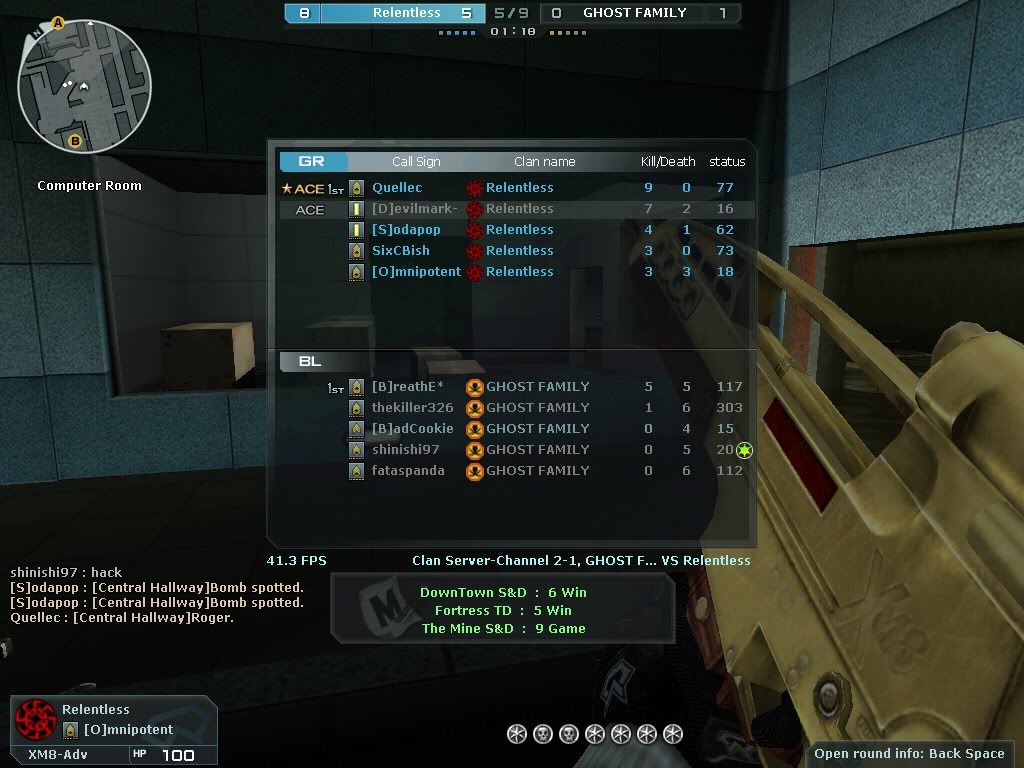Viewport: 1024px width, 768px height.
Task: Click the circular minimap
Action: tap(84, 86)
